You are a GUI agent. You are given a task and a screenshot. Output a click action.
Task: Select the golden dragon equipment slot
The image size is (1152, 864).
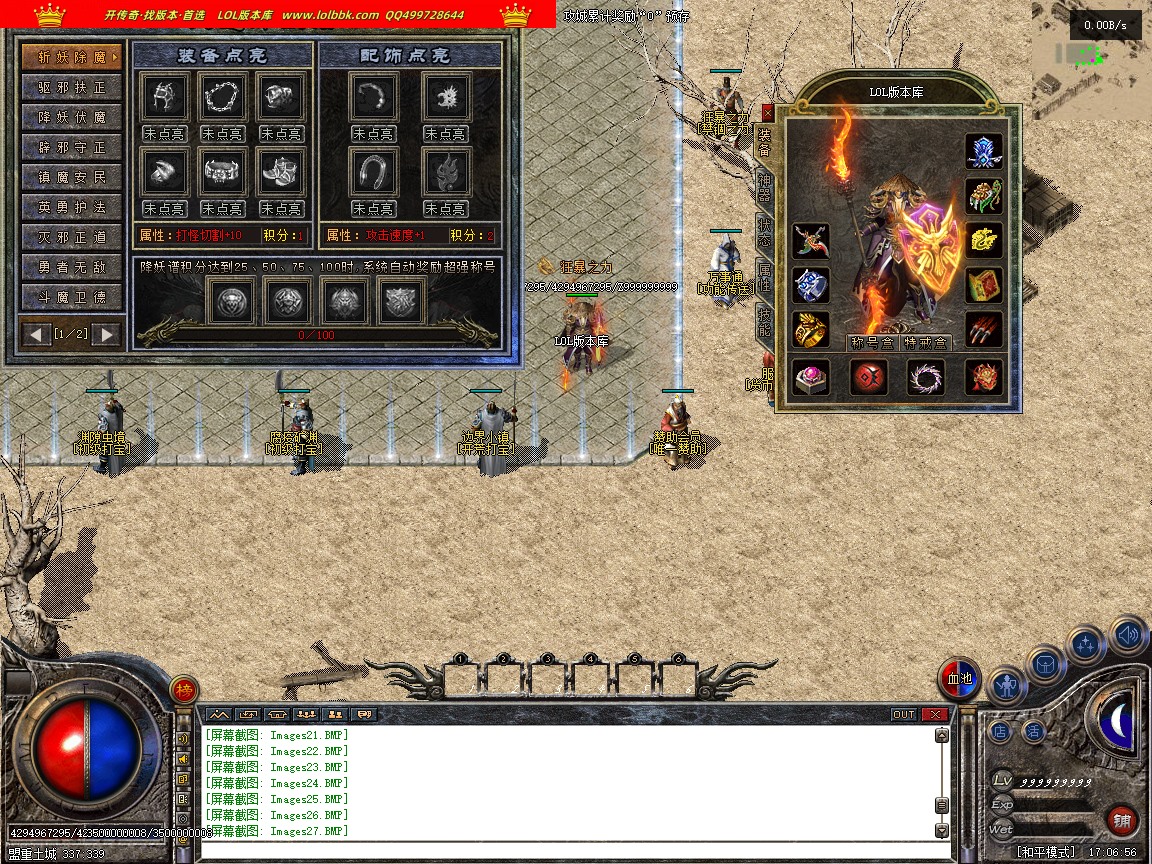pos(984,239)
